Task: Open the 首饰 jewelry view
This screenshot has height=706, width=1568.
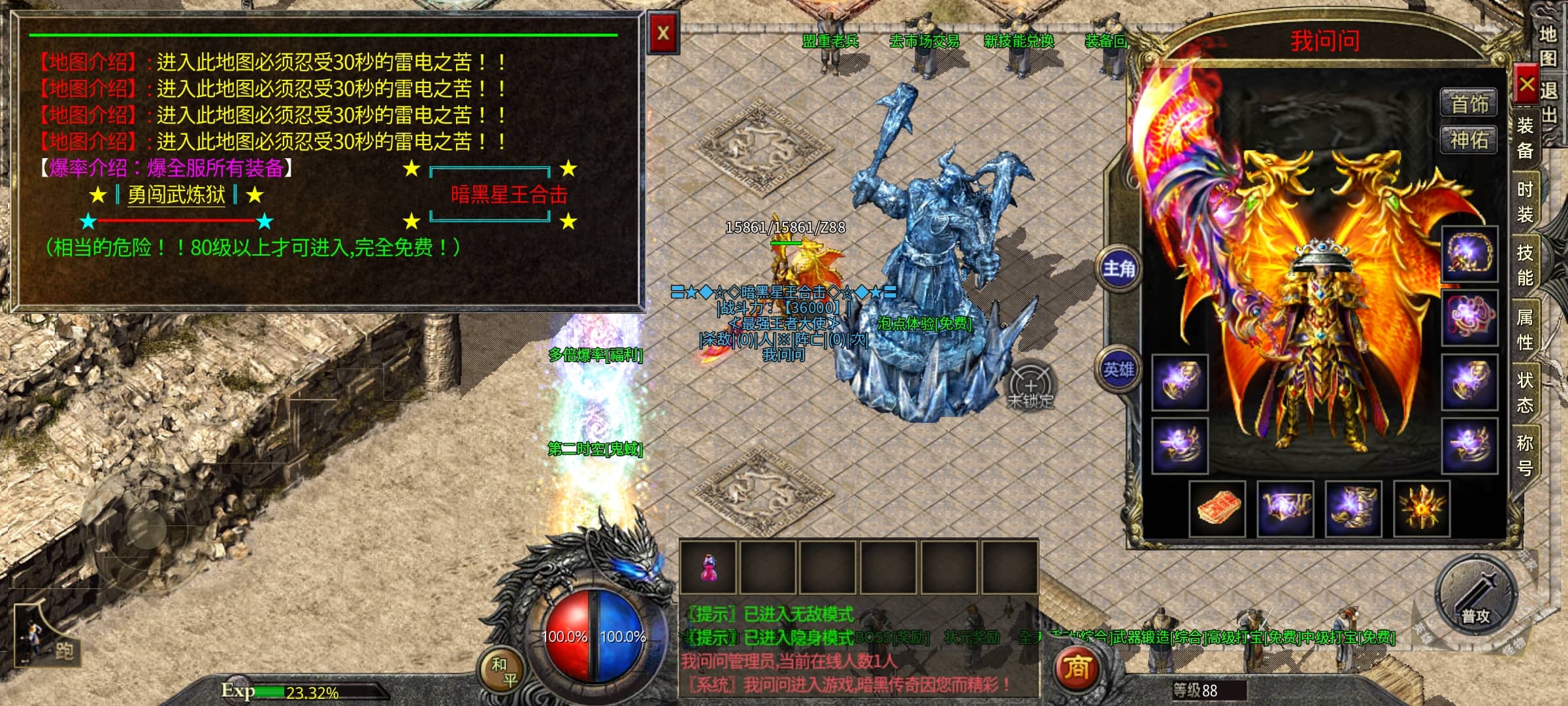Action: [x=1469, y=104]
